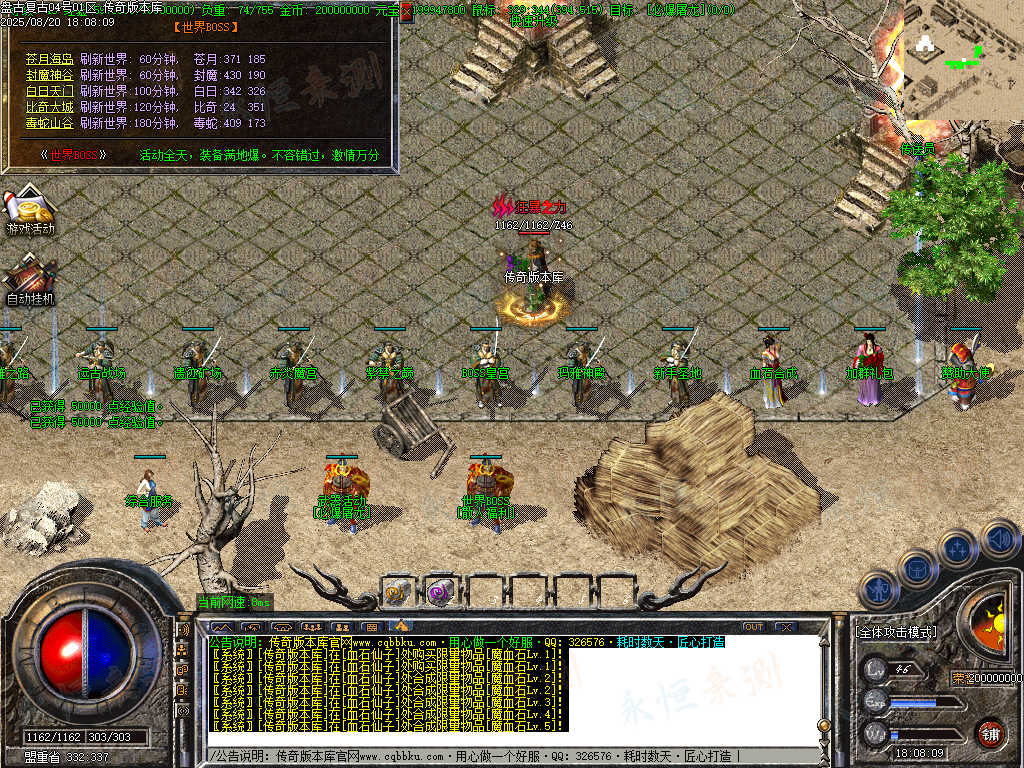Click the OUT button above the chat
Screen dimensions: 1024x768
click(753, 627)
